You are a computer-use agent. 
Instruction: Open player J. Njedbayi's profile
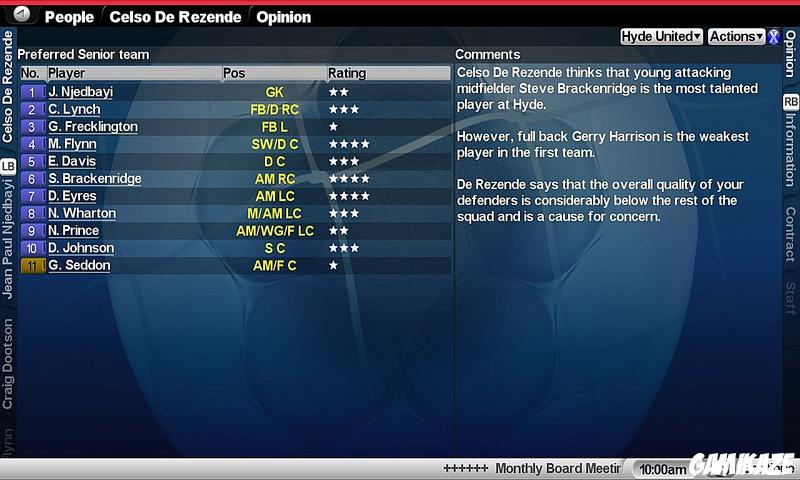[80, 92]
